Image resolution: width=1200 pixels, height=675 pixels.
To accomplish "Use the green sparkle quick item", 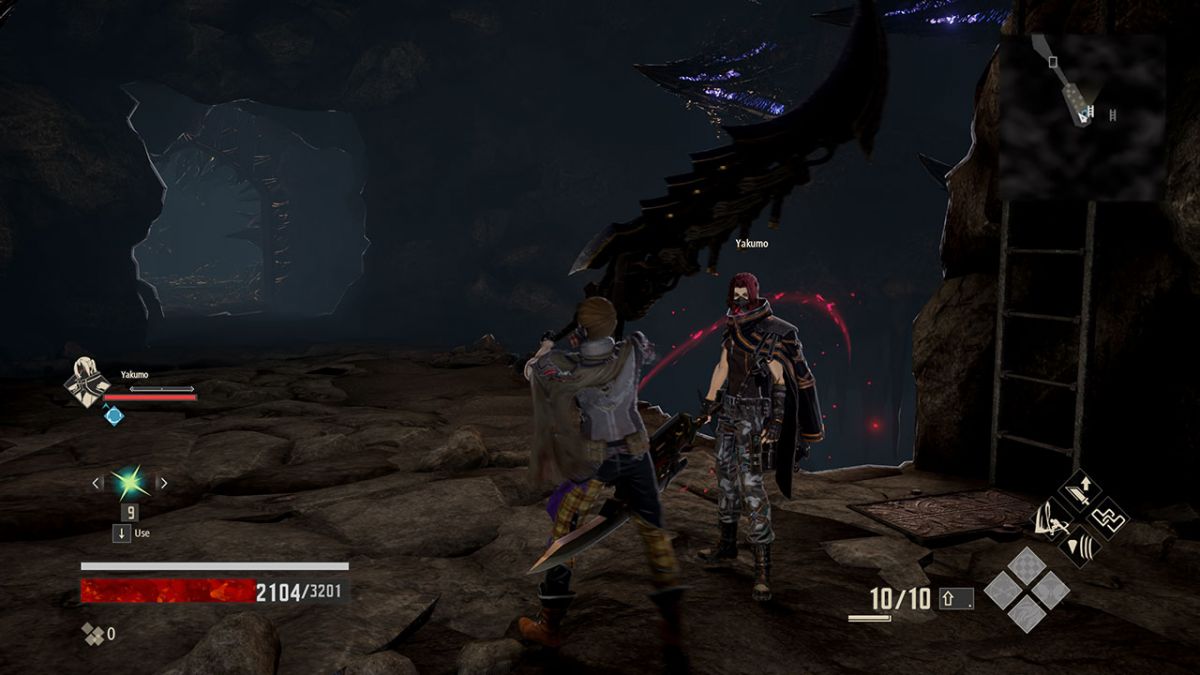I will point(129,484).
